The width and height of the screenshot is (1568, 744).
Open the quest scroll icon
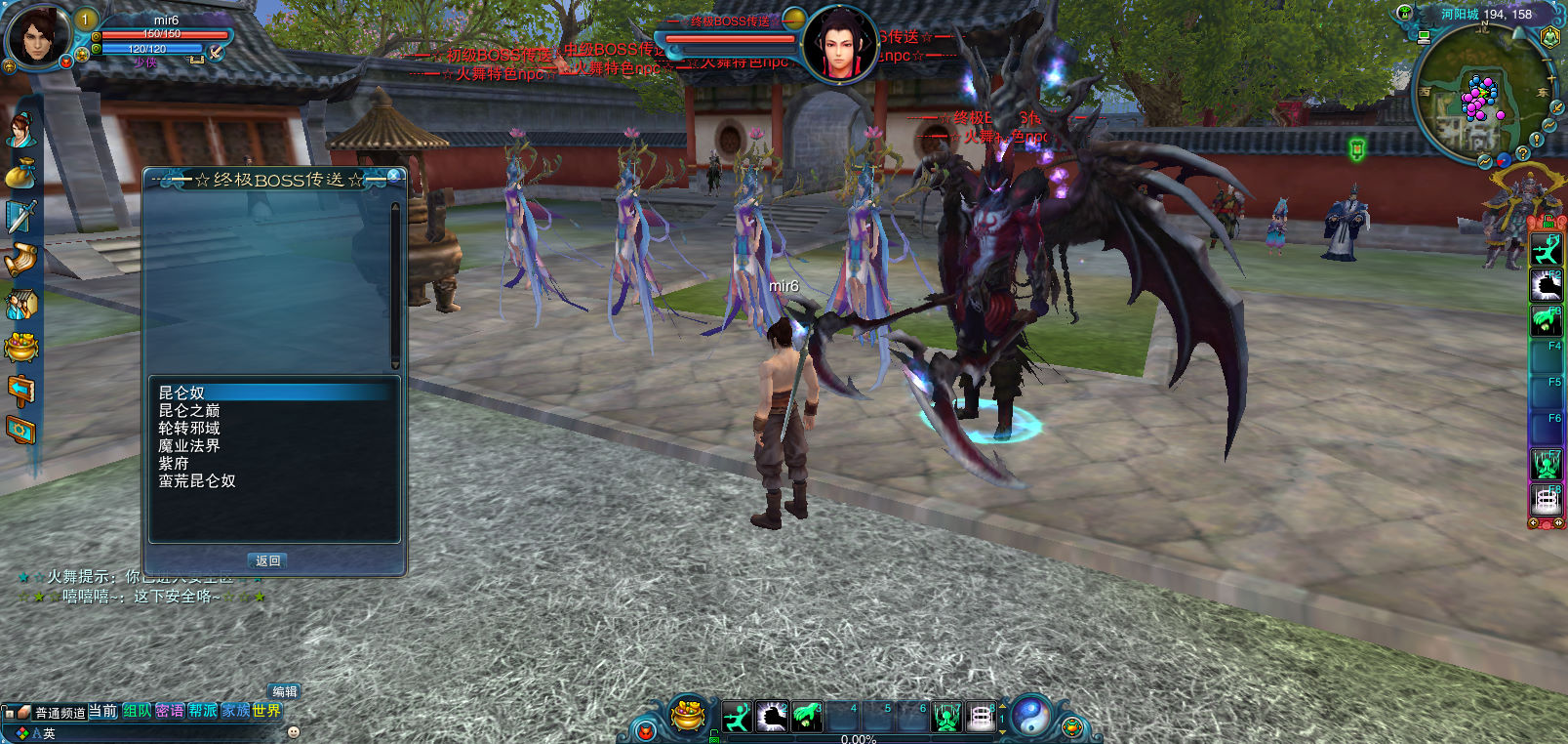(20, 260)
